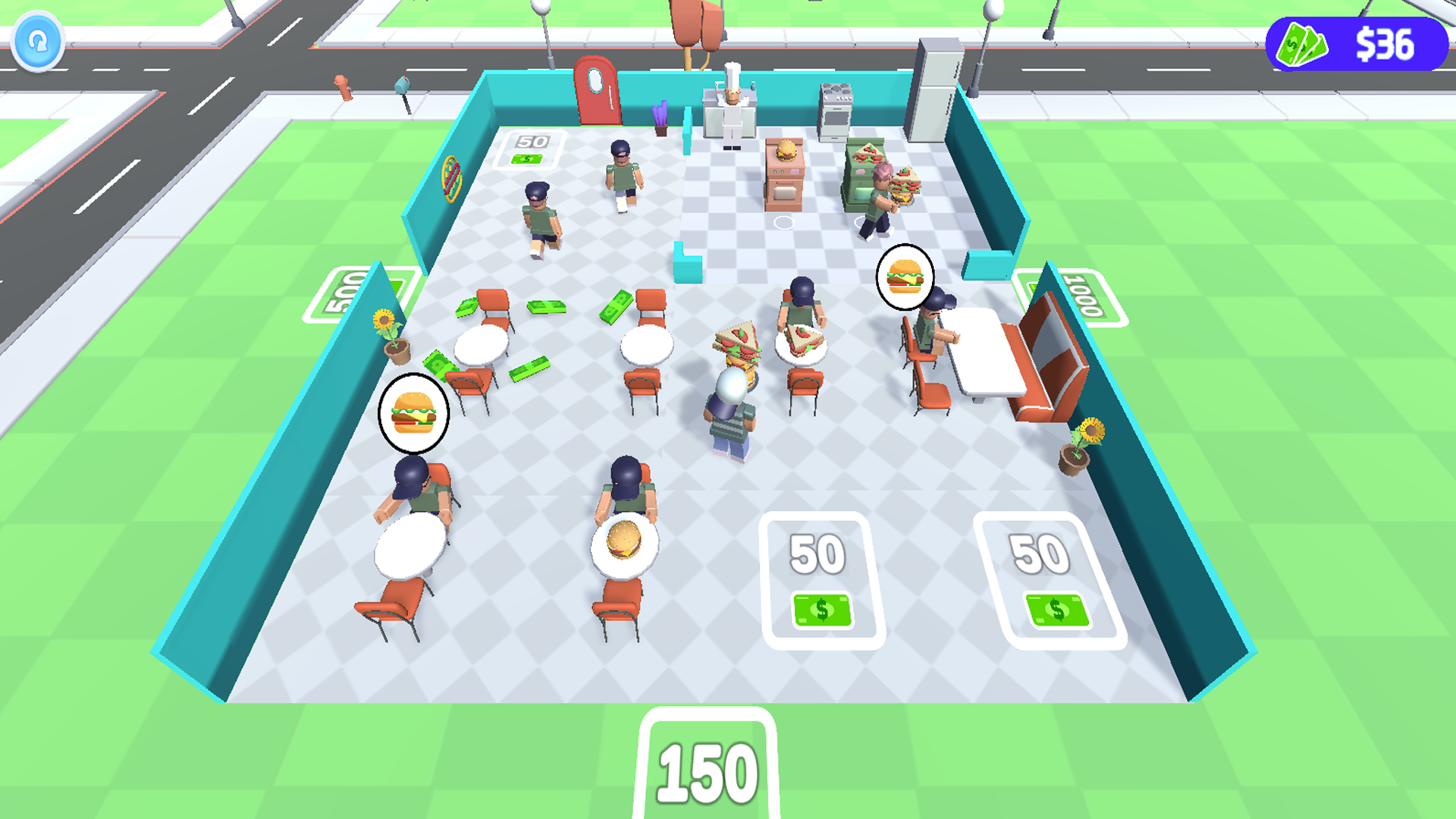The width and height of the screenshot is (1456, 819).
Task: Select the 50 pad near the entrance door
Action: click(x=531, y=148)
